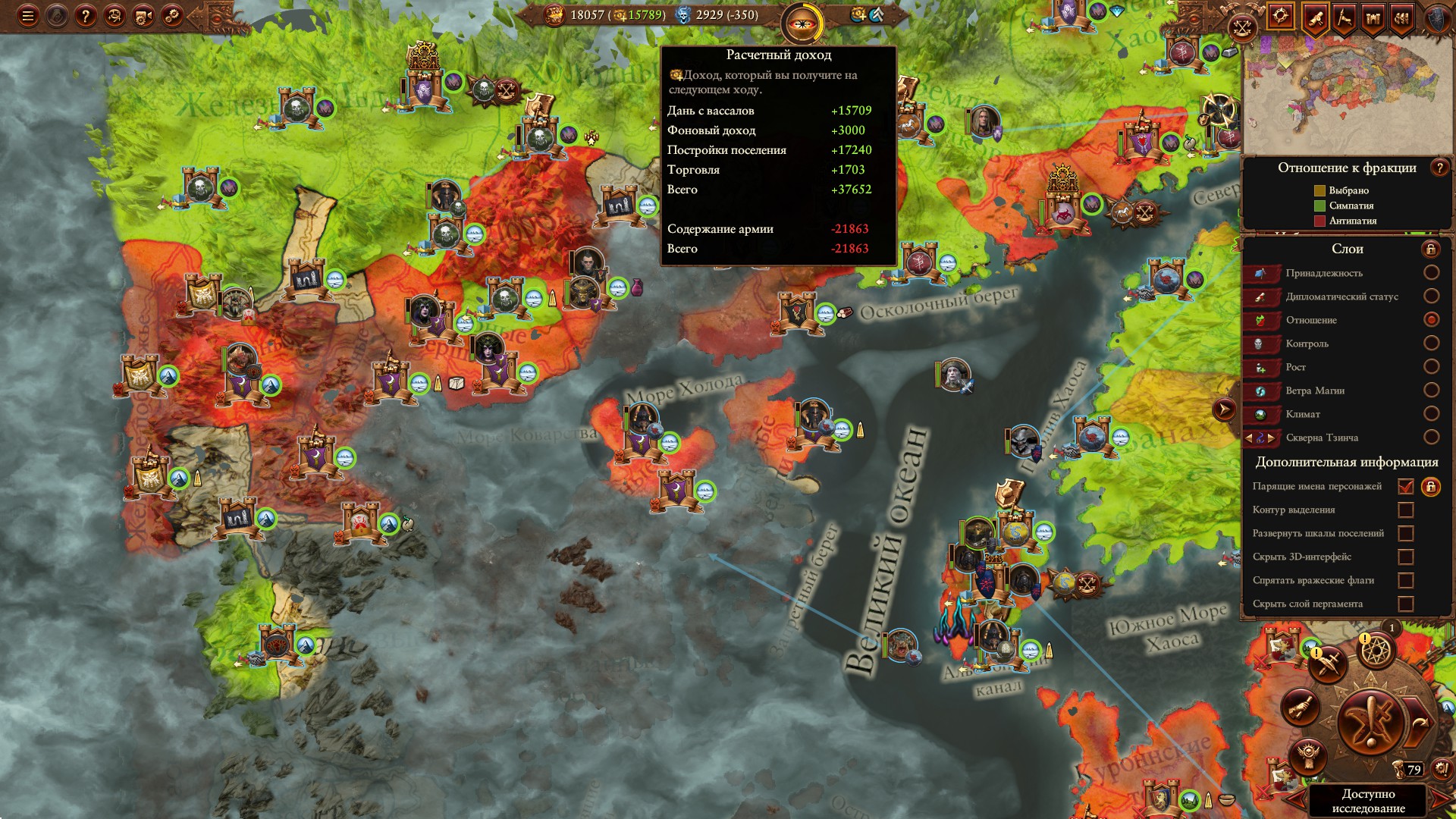Open the camera settings button
Viewport: 1456px width, 819px height.
(143, 16)
